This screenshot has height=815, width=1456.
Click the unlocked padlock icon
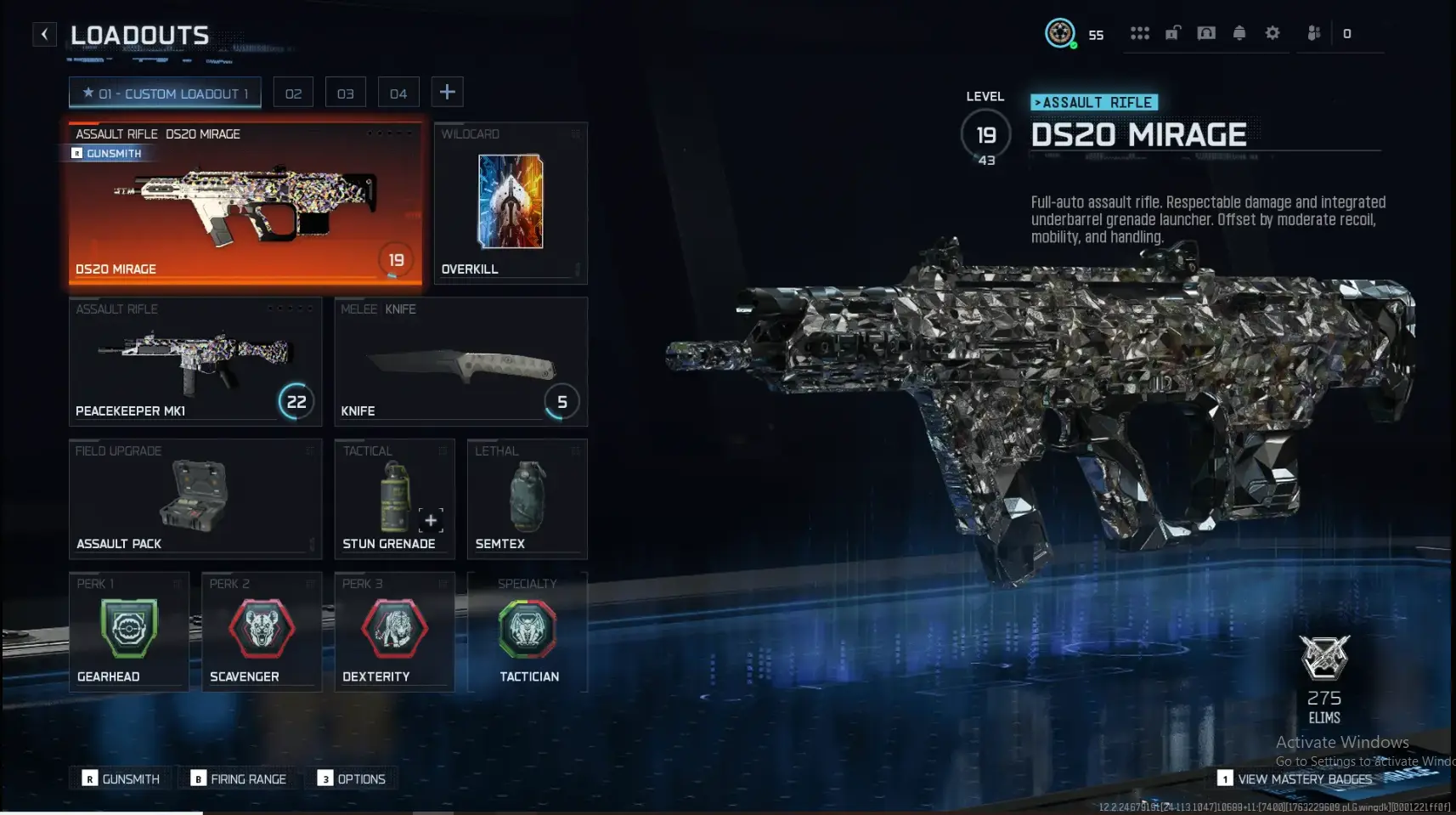(x=1174, y=32)
